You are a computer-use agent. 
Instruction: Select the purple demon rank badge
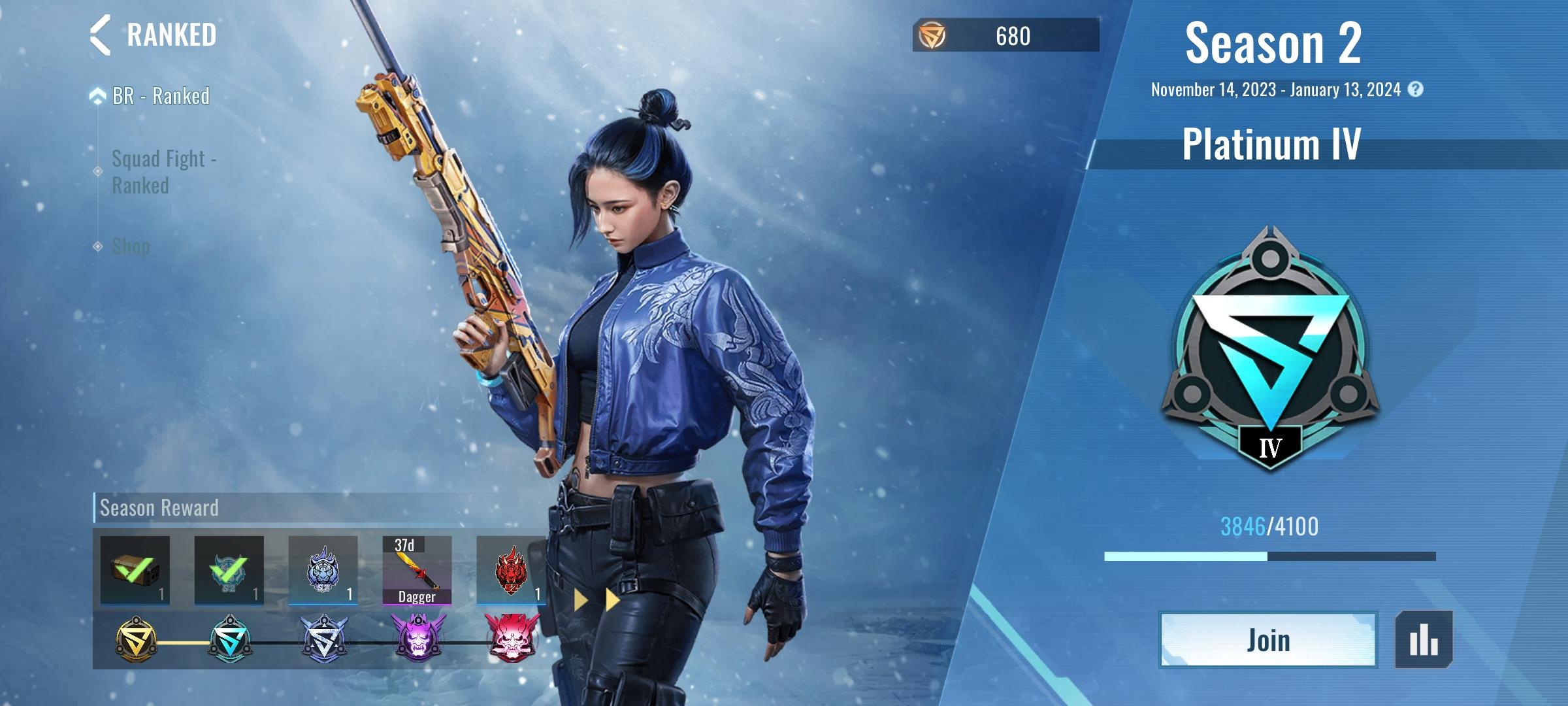pos(418,637)
